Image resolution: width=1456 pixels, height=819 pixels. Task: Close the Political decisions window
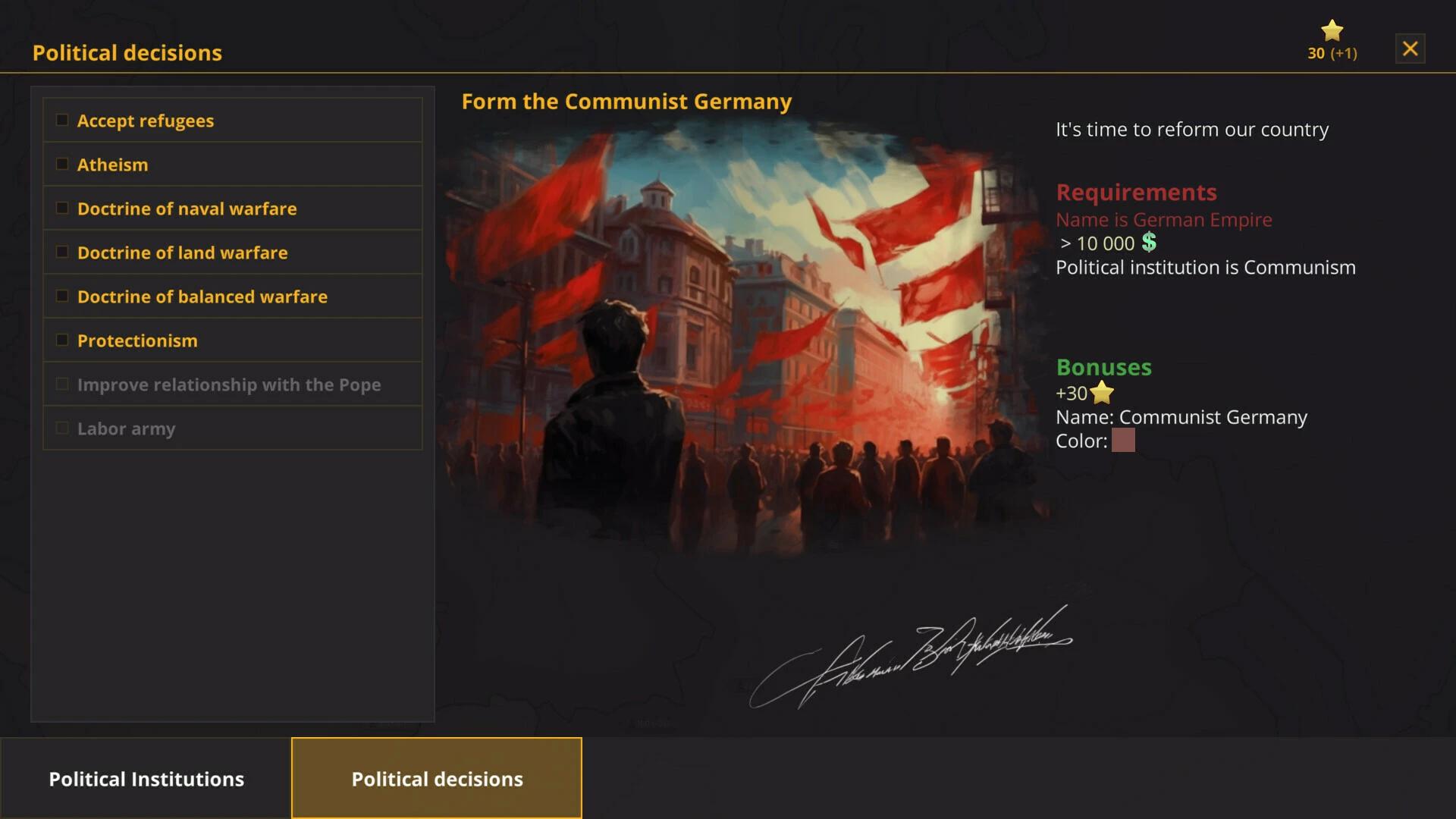1410,48
